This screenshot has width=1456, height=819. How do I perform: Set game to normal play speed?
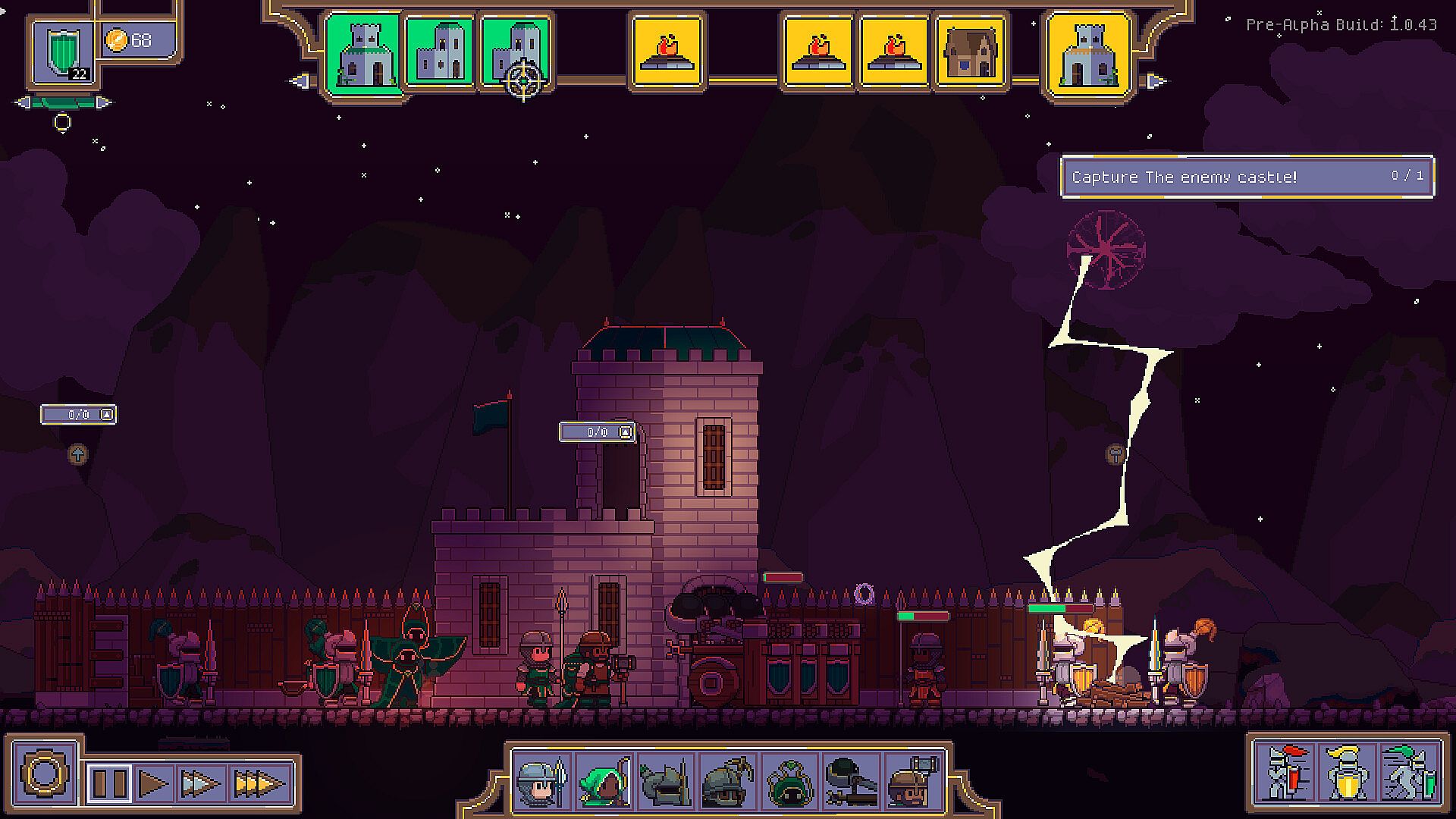[x=154, y=783]
